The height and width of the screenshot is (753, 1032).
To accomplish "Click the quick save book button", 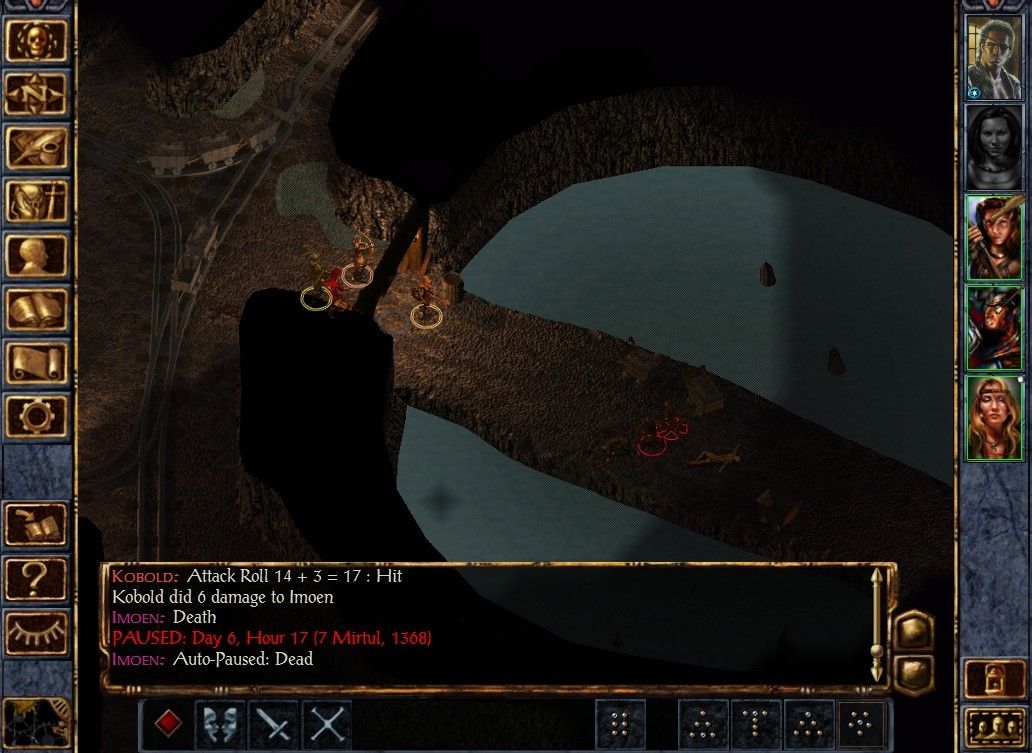I will (x=38, y=523).
